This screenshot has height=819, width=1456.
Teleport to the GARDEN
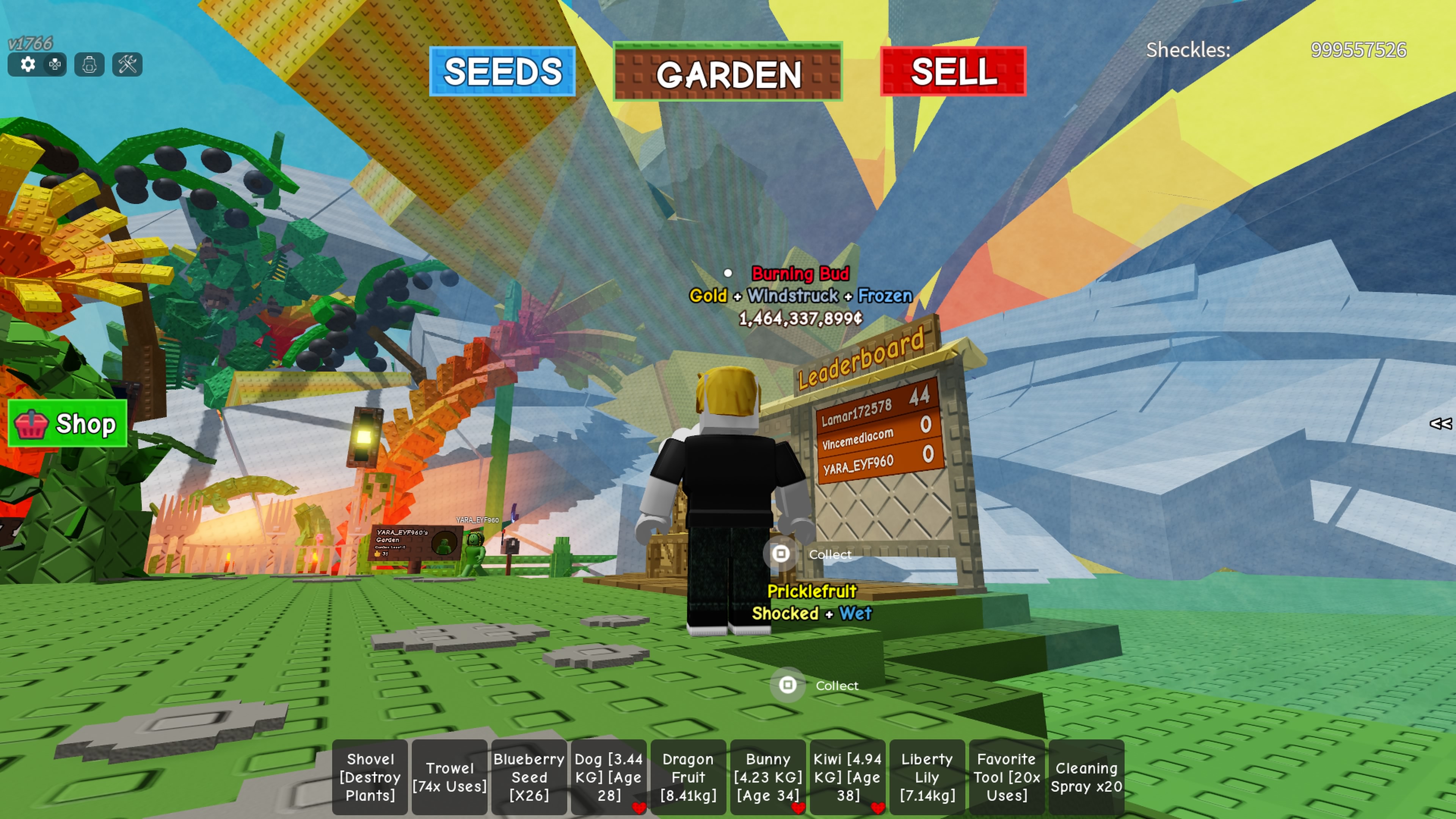(728, 73)
